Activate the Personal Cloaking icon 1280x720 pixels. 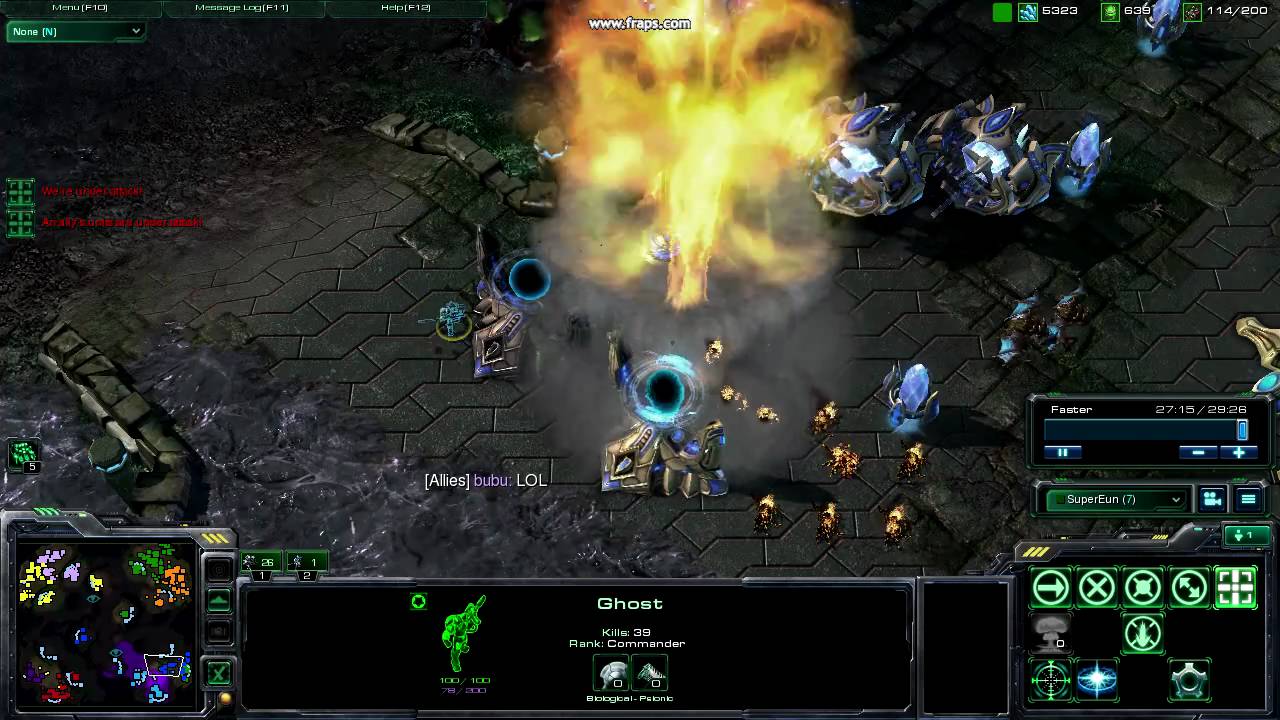pyautogui.click(x=1190, y=680)
